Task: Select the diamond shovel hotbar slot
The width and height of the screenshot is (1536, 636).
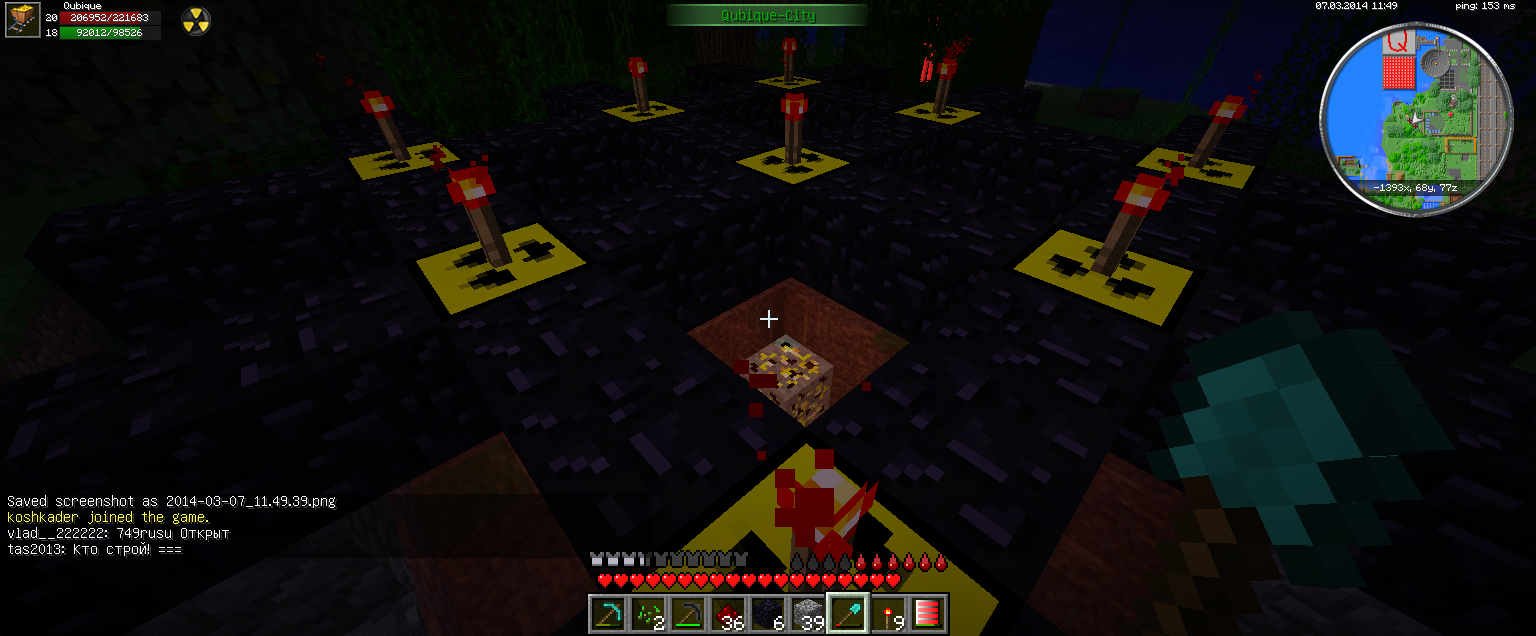Action: pos(847,613)
